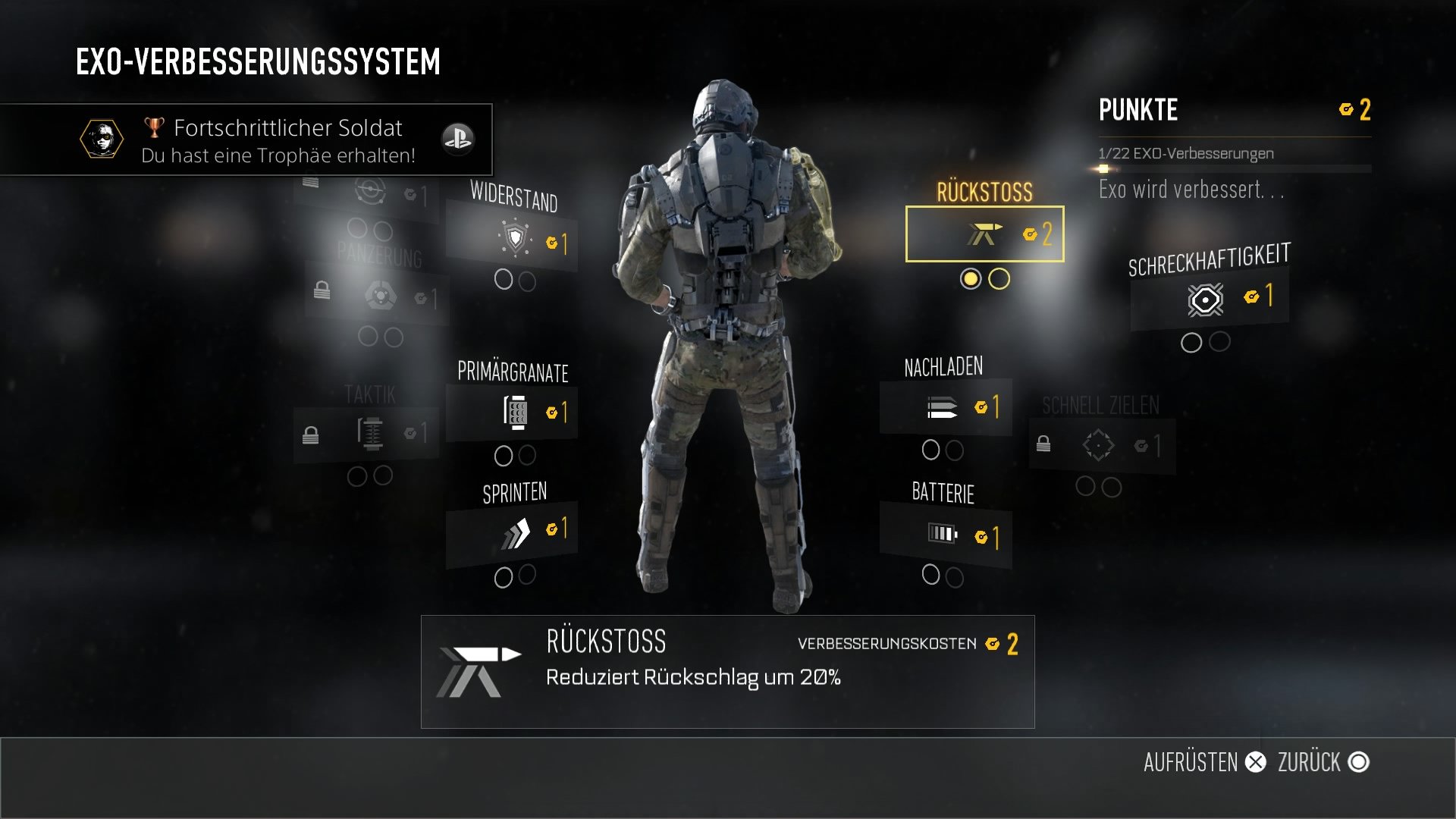Select the Batterie battery icon
1456x819 pixels.
943,531
